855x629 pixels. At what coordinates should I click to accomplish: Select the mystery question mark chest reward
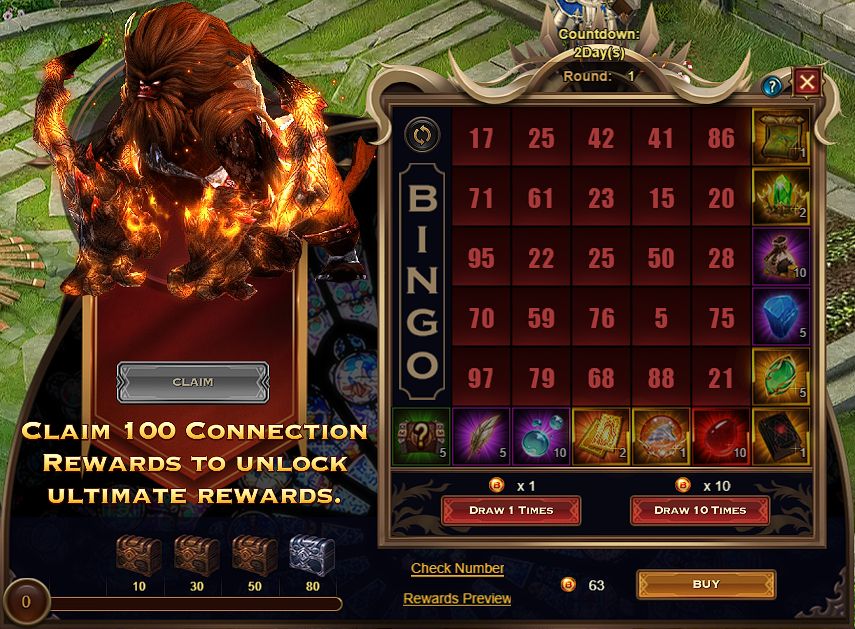(x=420, y=437)
